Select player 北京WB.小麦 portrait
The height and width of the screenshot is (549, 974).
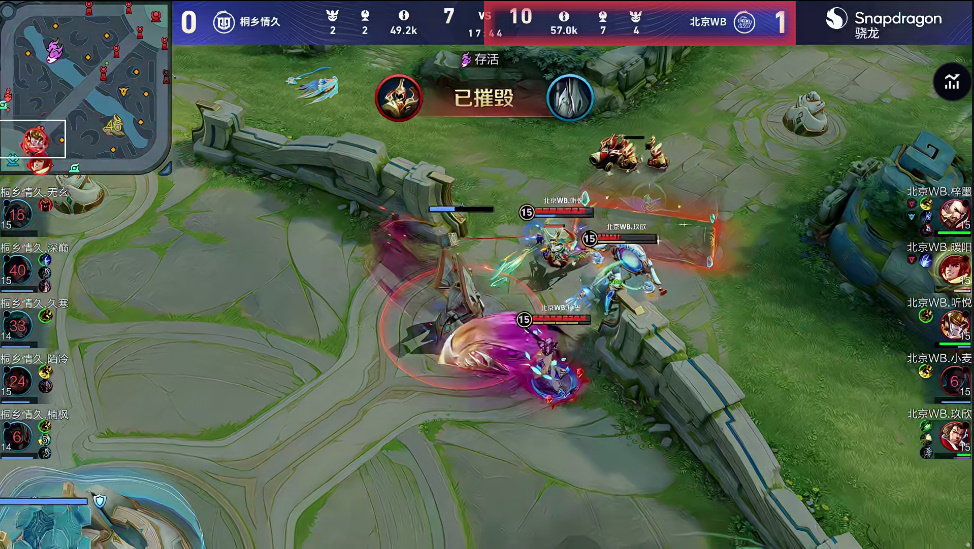click(x=955, y=381)
